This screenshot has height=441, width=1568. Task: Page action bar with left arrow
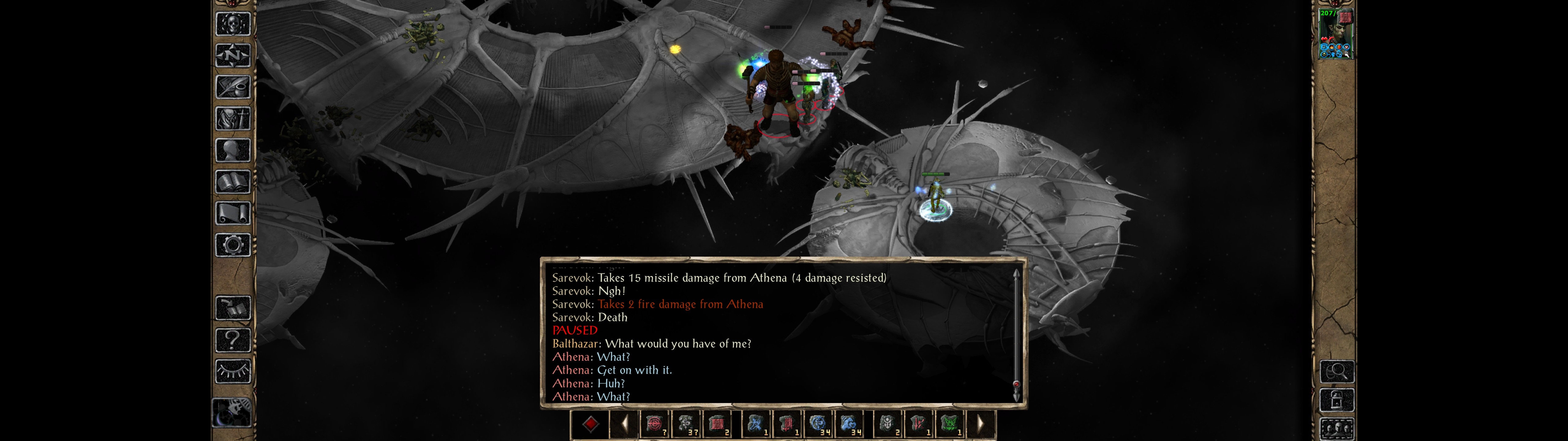pyautogui.click(x=624, y=424)
